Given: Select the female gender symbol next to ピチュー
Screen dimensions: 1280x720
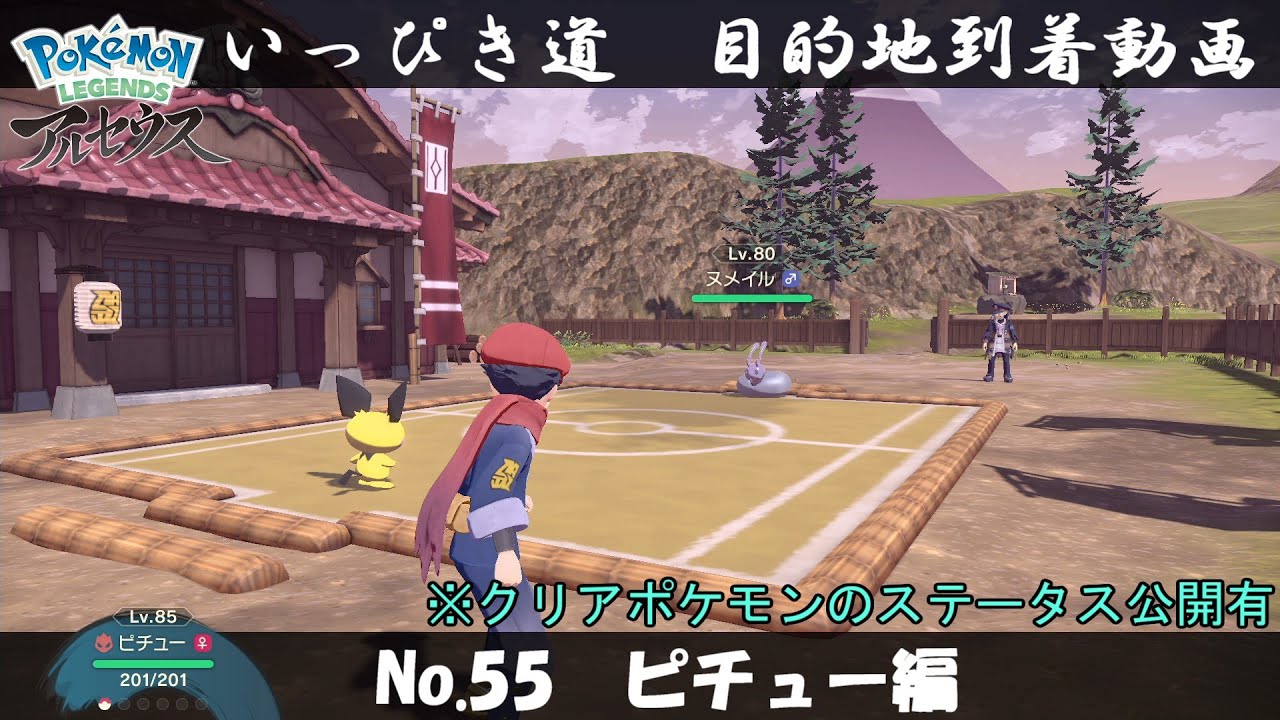Looking at the screenshot, I should tap(202, 644).
